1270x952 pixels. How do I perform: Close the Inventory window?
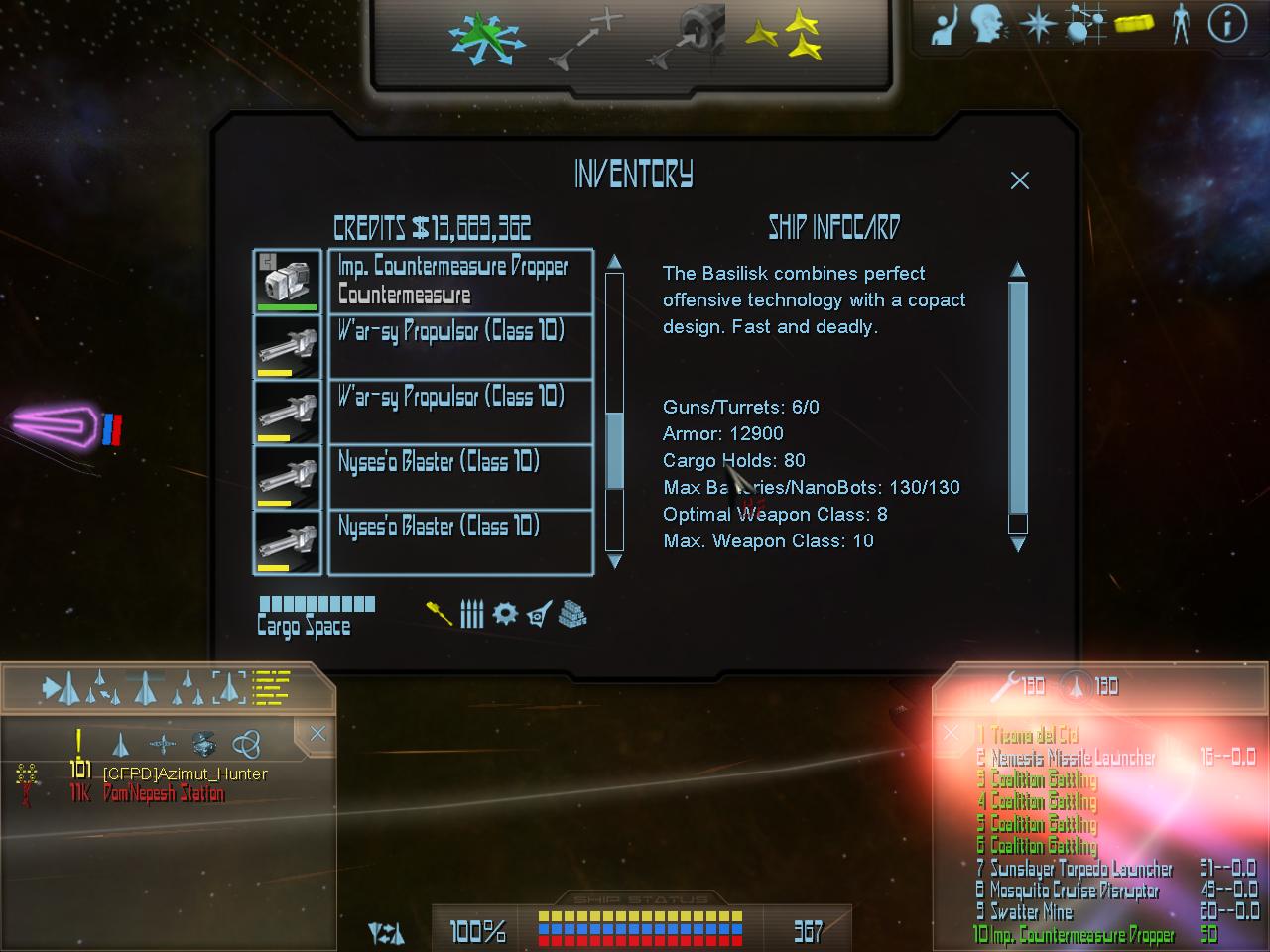1019,180
